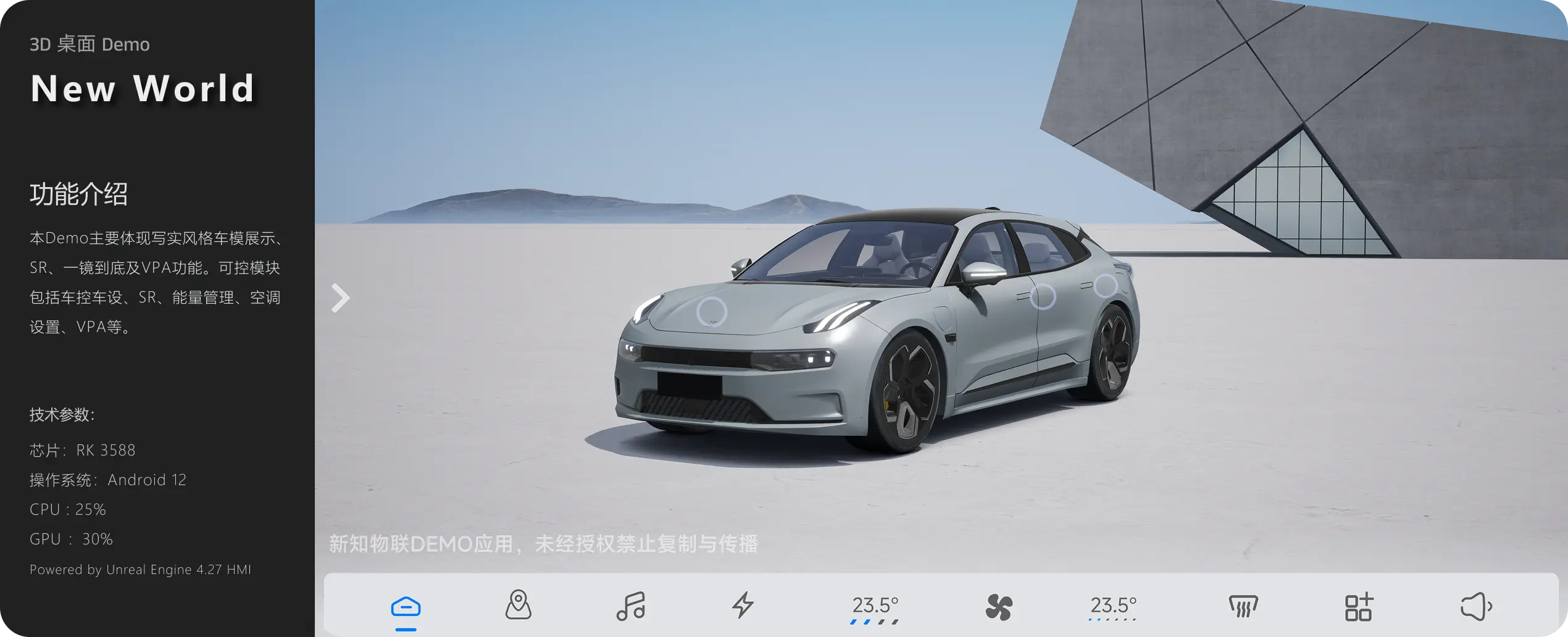Select the hotspot circle on the car hood

click(711, 312)
